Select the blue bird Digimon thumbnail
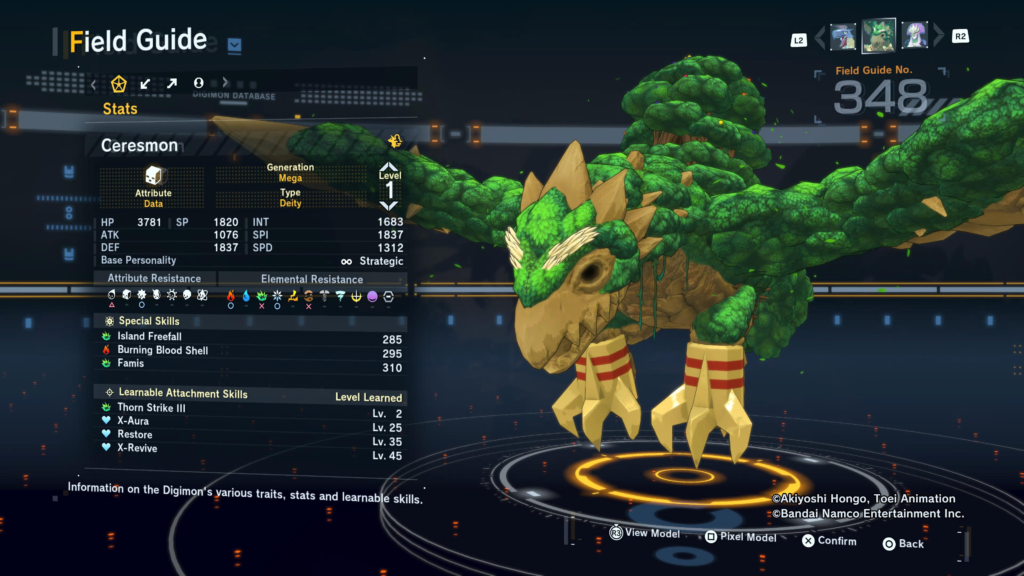 point(843,37)
